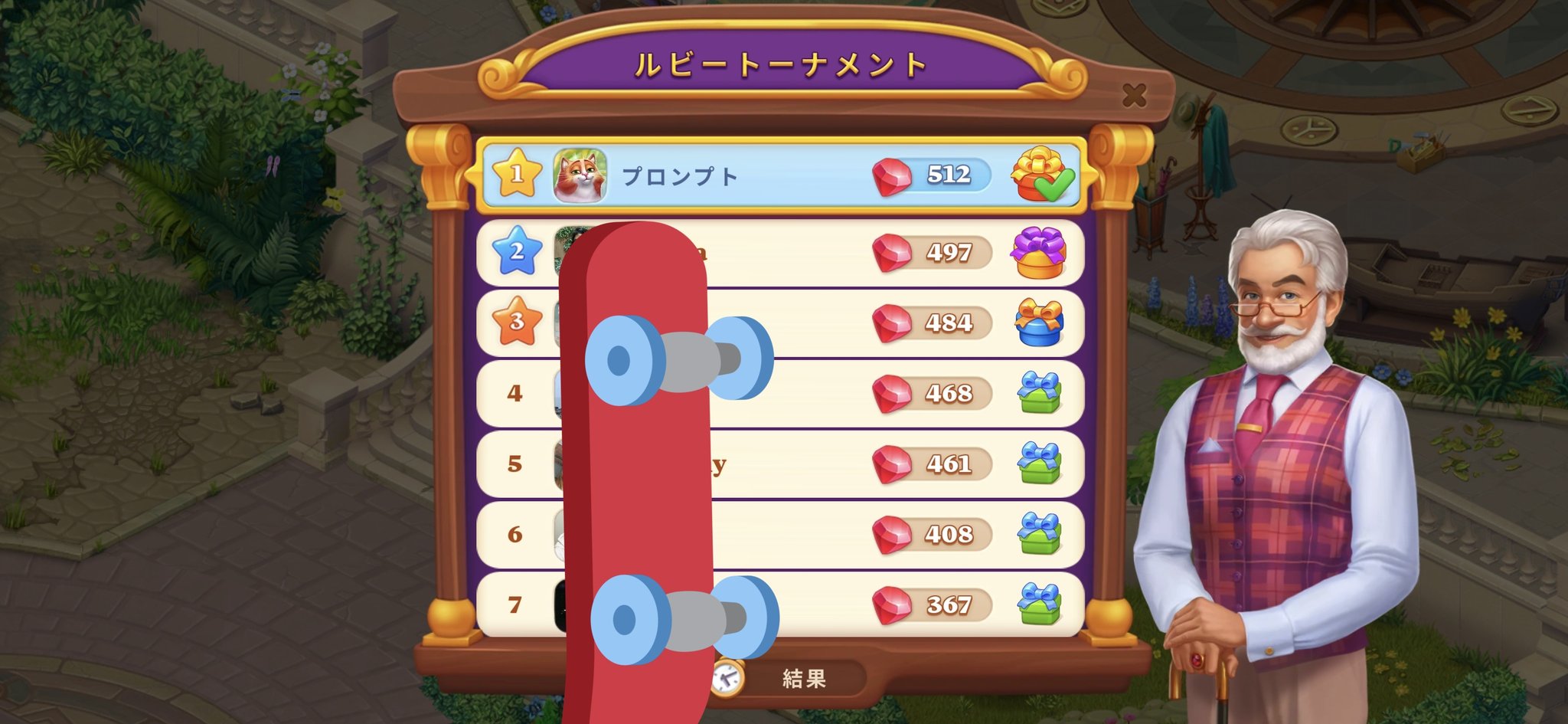
Task: Select プロンプト's highlighted leaderboard row
Action: click(766, 175)
